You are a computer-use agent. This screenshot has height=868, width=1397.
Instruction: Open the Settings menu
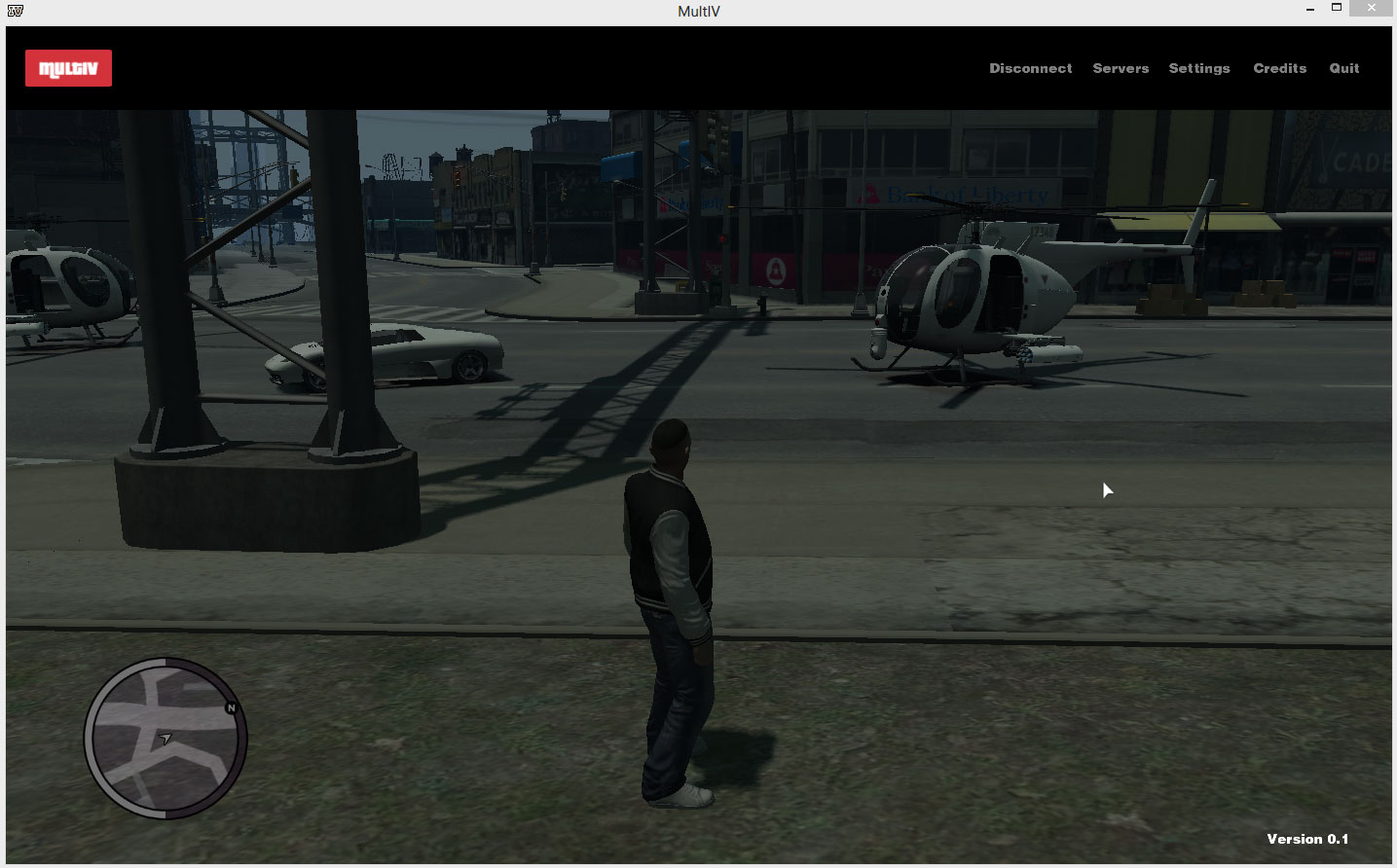click(x=1198, y=68)
